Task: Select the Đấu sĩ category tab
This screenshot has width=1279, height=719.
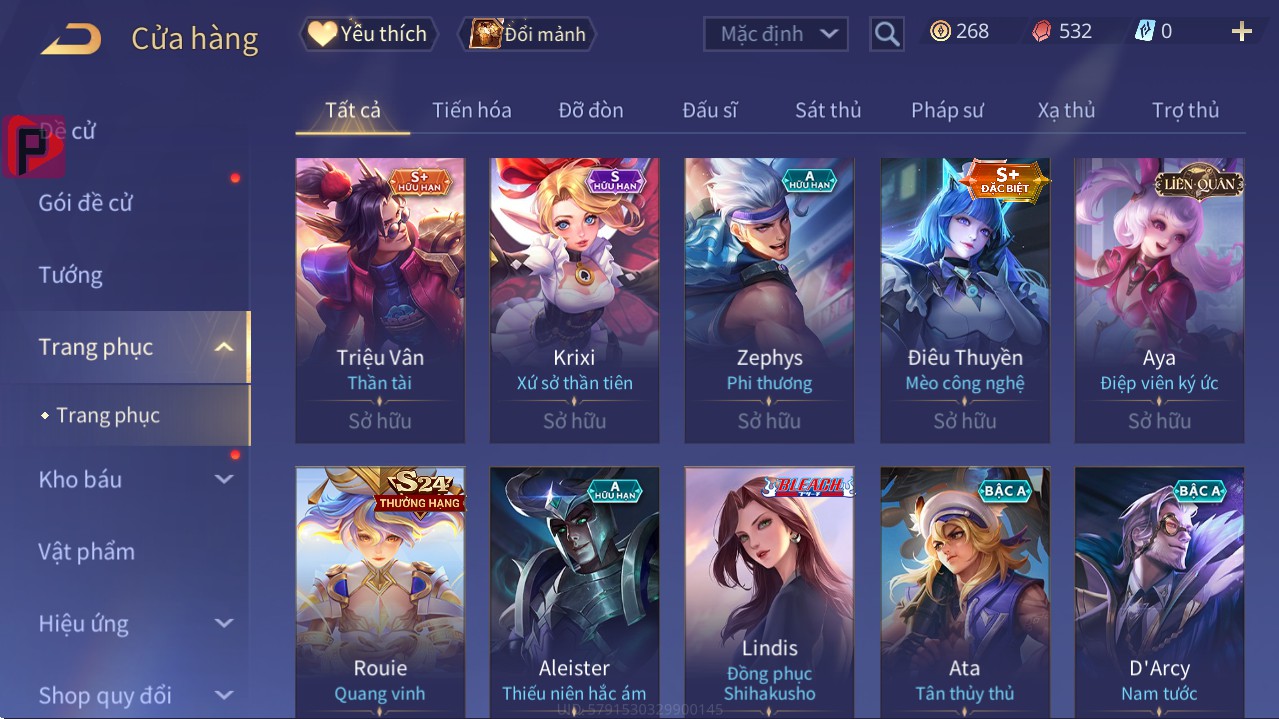Action: [709, 110]
